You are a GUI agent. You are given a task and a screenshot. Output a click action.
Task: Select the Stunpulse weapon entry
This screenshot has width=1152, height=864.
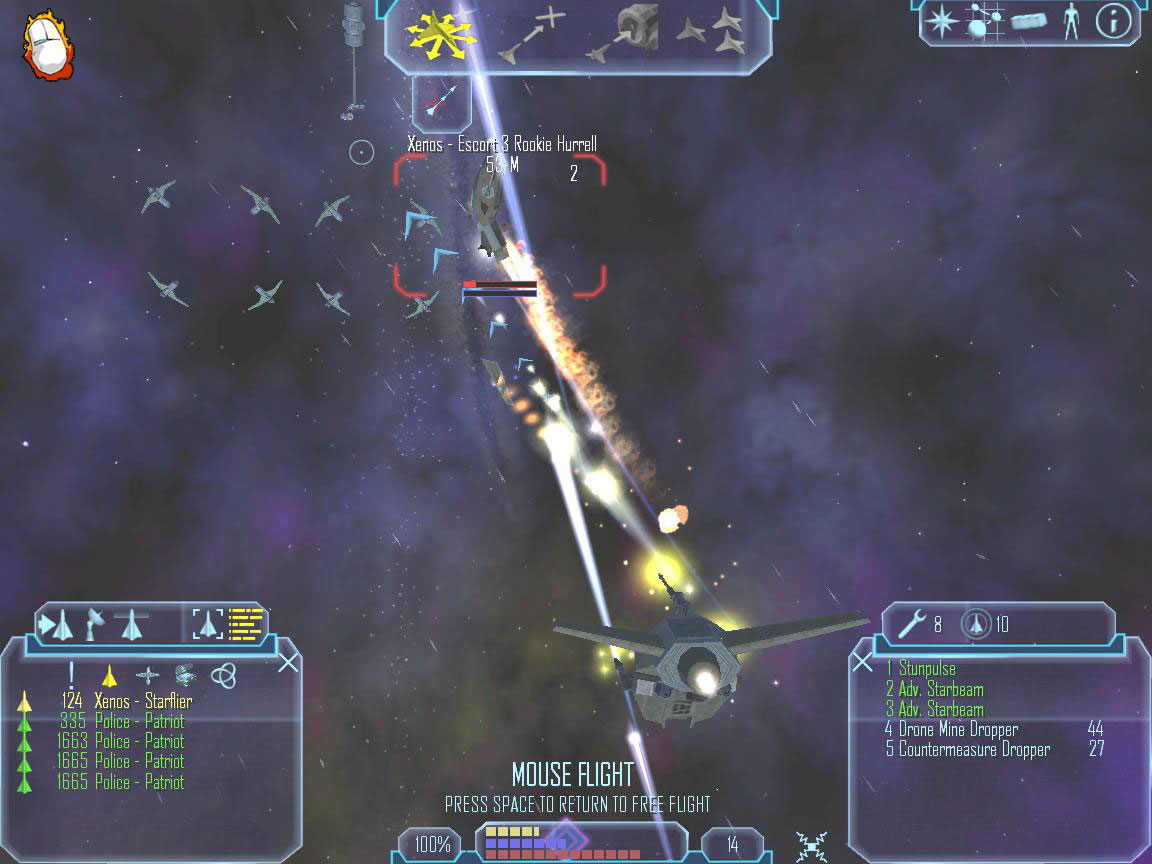[x=927, y=669]
